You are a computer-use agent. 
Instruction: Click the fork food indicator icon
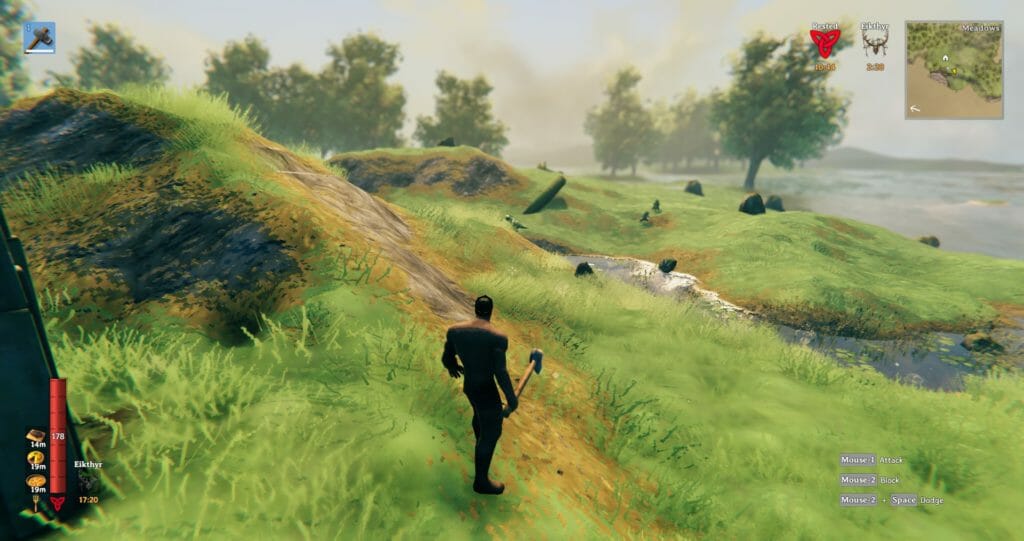pyautogui.click(x=35, y=504)
